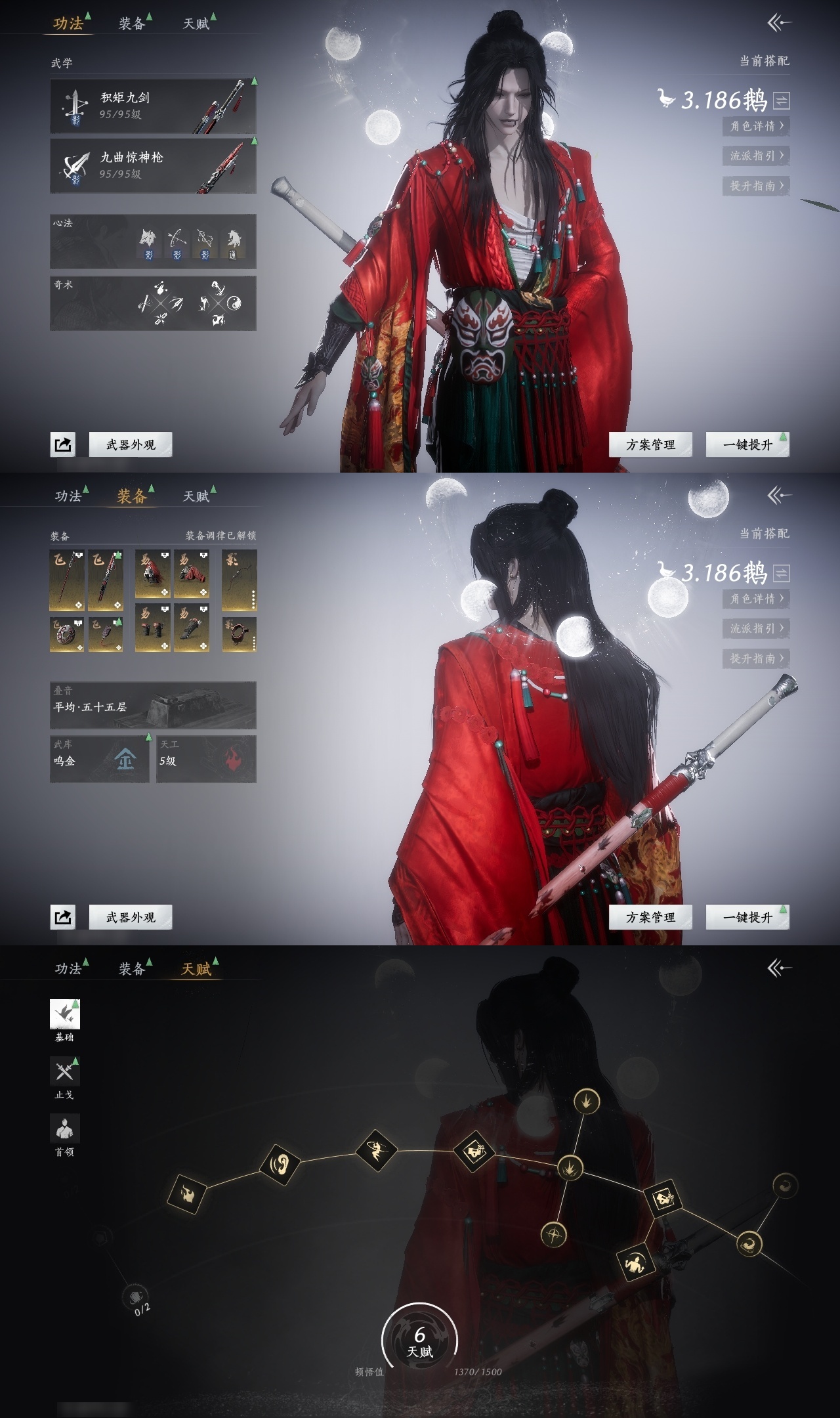This screenshot has width=840, height=1418.
Task: Open the 积矩九剑 sword martial art
Action: point(153,106)
